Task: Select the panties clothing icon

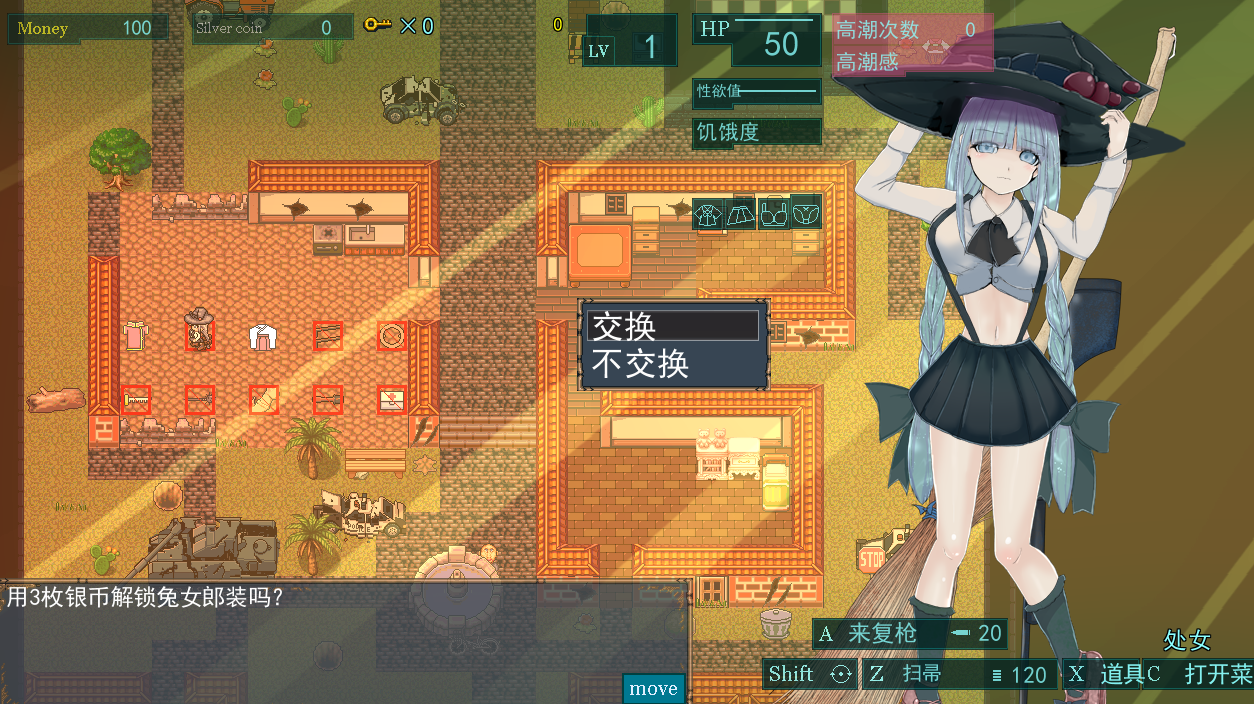Action: (805, 213)
